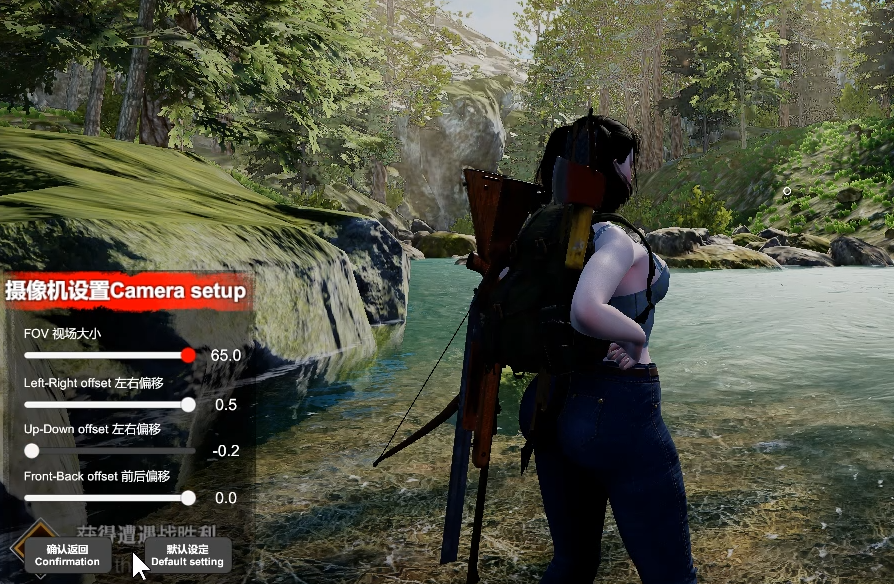Select the Up-Down offset slider handle
This screenshot has height=584, width=894.
(32, 451)
